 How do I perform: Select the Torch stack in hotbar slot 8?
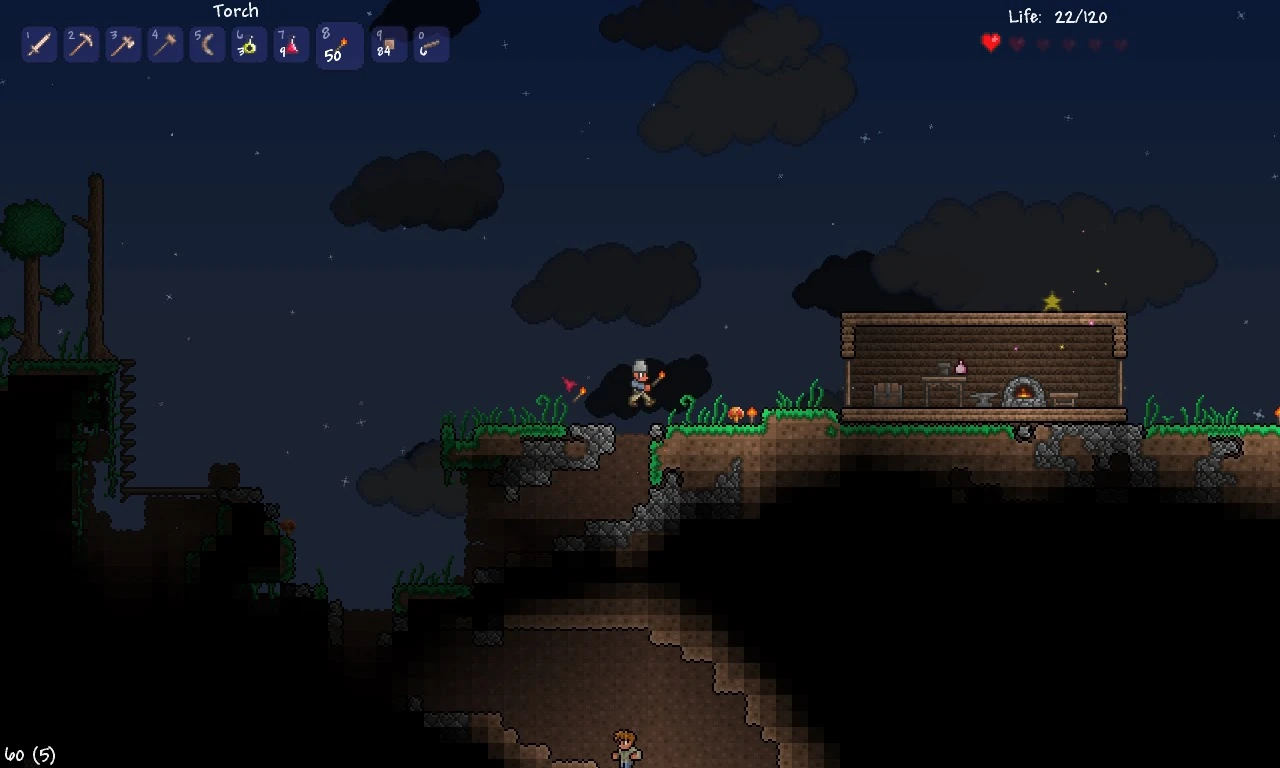point(339,45)
